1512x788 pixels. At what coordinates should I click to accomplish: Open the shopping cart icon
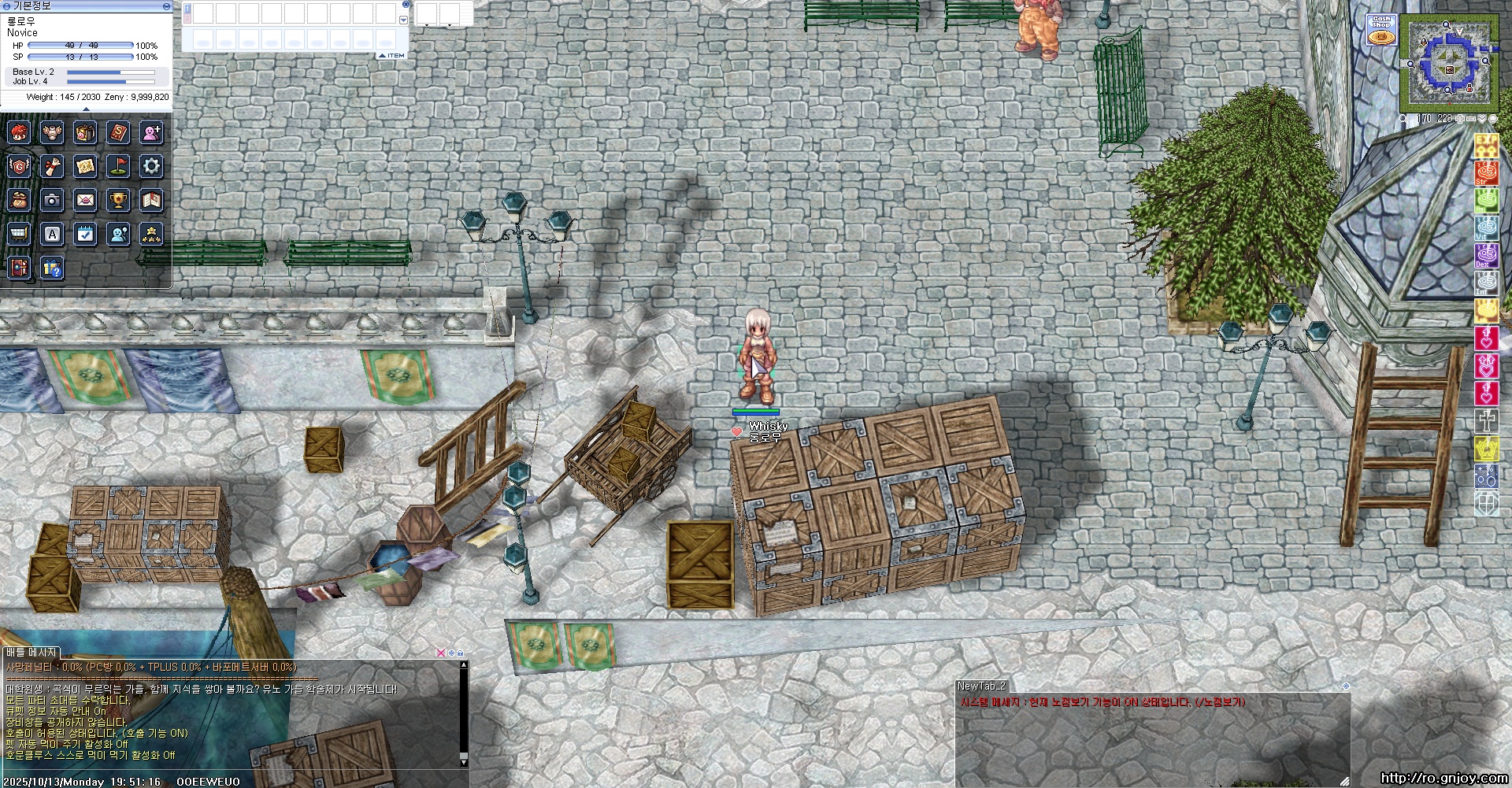(19, 234)
